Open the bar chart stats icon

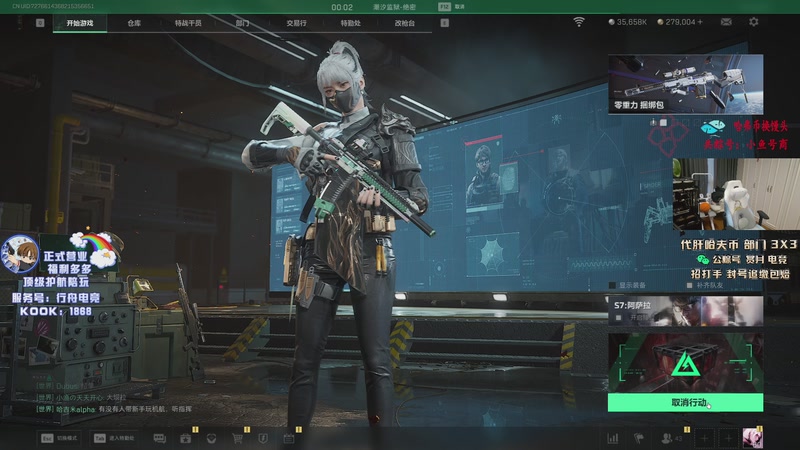point(613,438)
